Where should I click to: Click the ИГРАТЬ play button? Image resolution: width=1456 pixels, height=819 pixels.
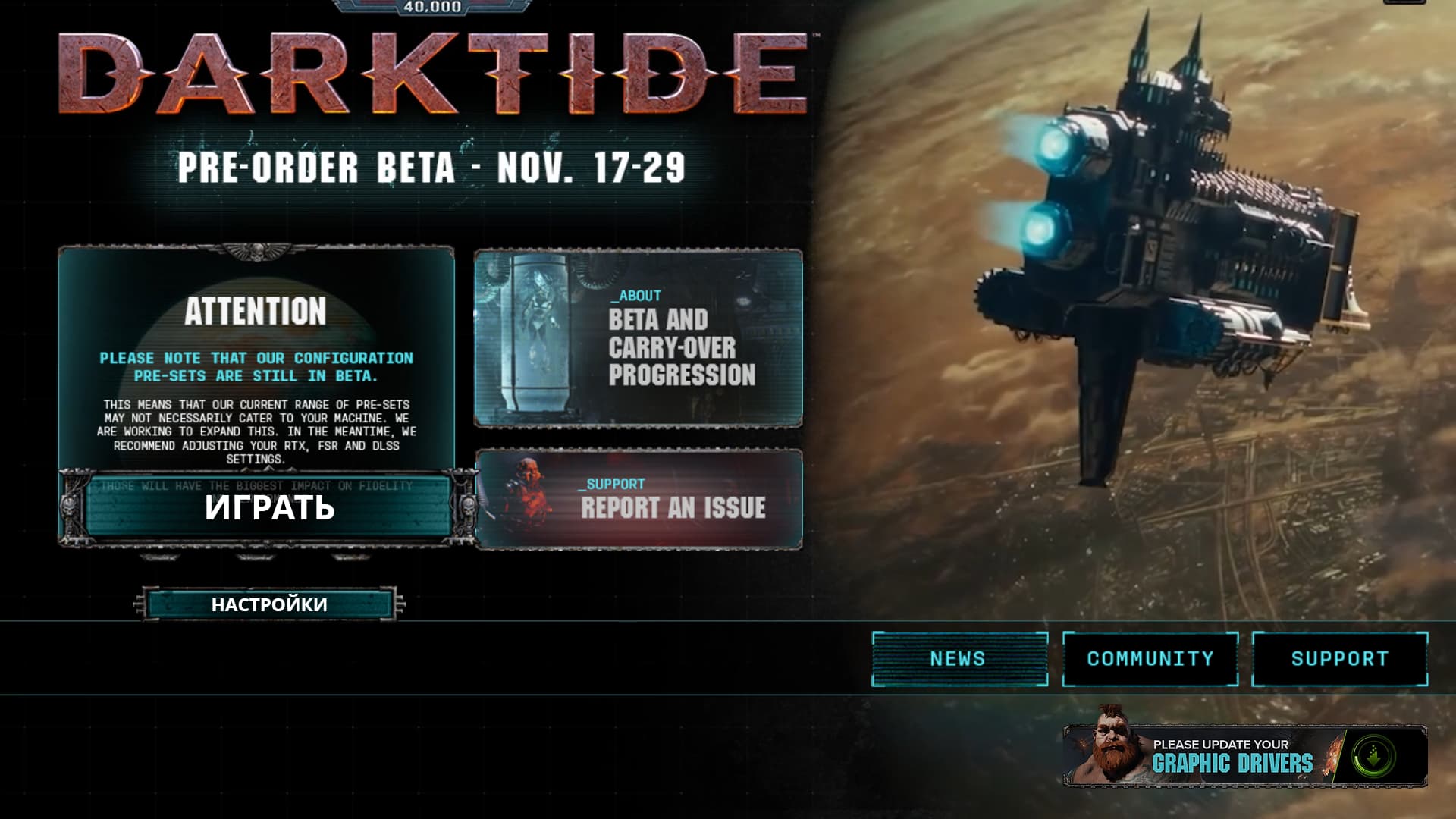click(x=269, y=507)
